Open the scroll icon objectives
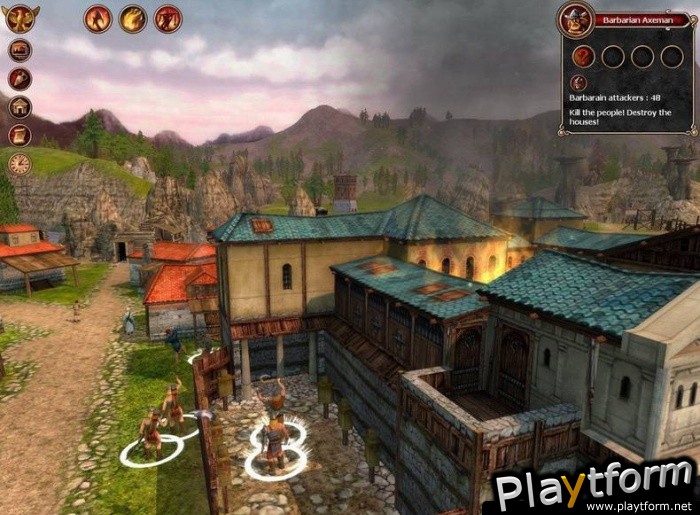The width and height of the screenshot is (700, 515). pyautogui.click(x=20, y=135)
